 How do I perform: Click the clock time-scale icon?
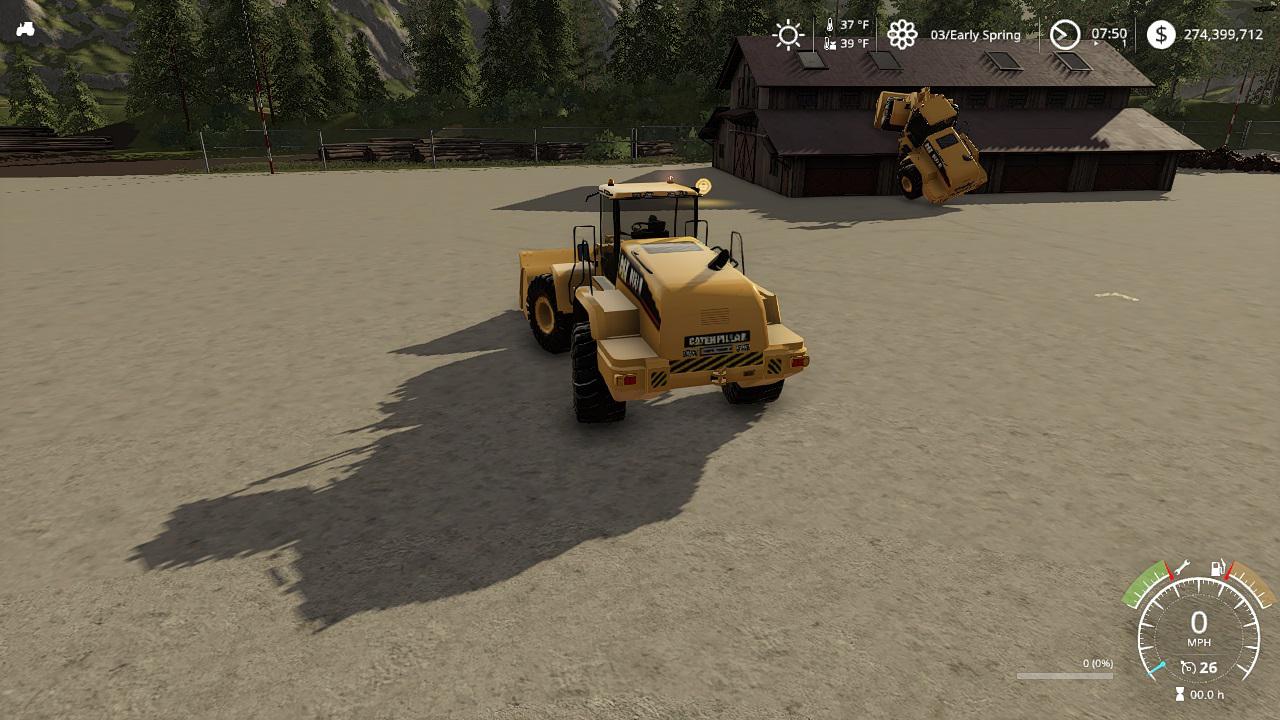1065,35
